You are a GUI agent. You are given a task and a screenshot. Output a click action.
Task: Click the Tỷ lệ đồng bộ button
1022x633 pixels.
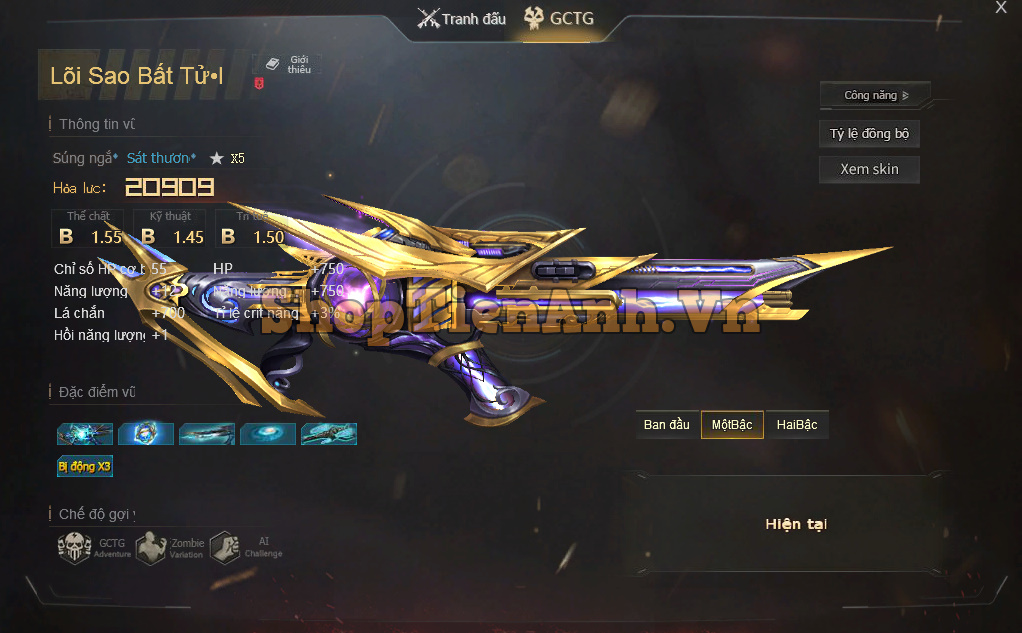click(x=869, y=134)
